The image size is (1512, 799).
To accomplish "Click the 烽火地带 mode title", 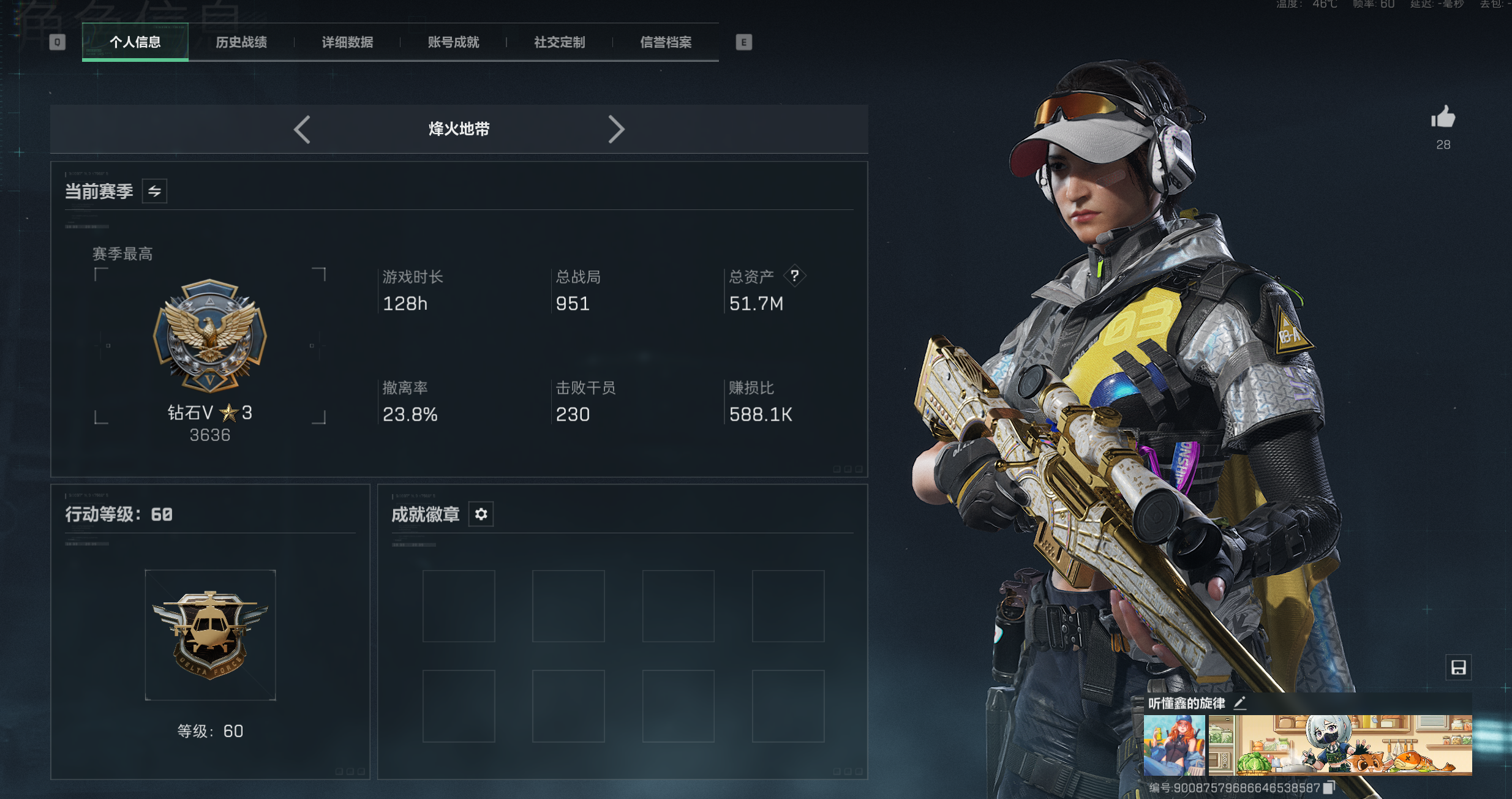I will [459, 129].
